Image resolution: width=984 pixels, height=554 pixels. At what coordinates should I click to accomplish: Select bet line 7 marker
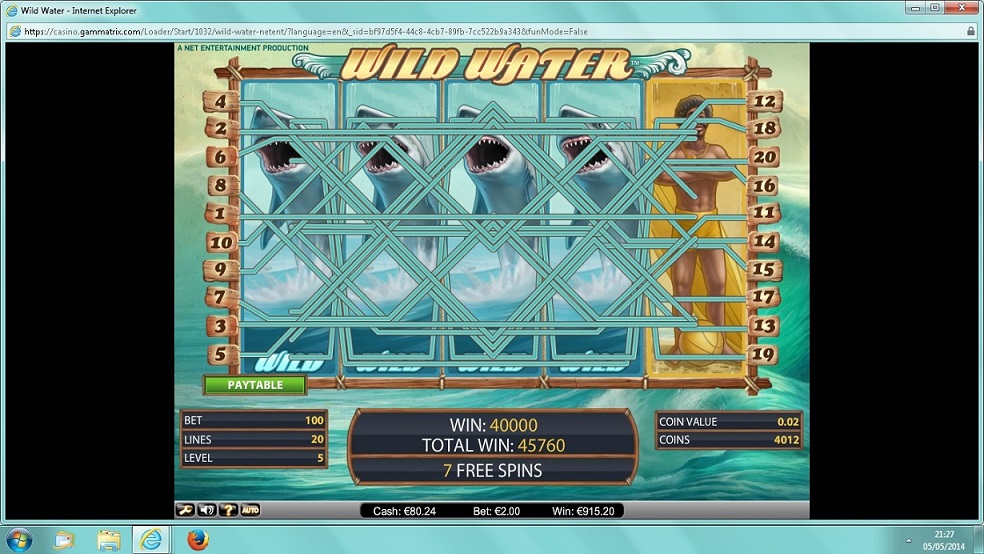coord(220,297)
